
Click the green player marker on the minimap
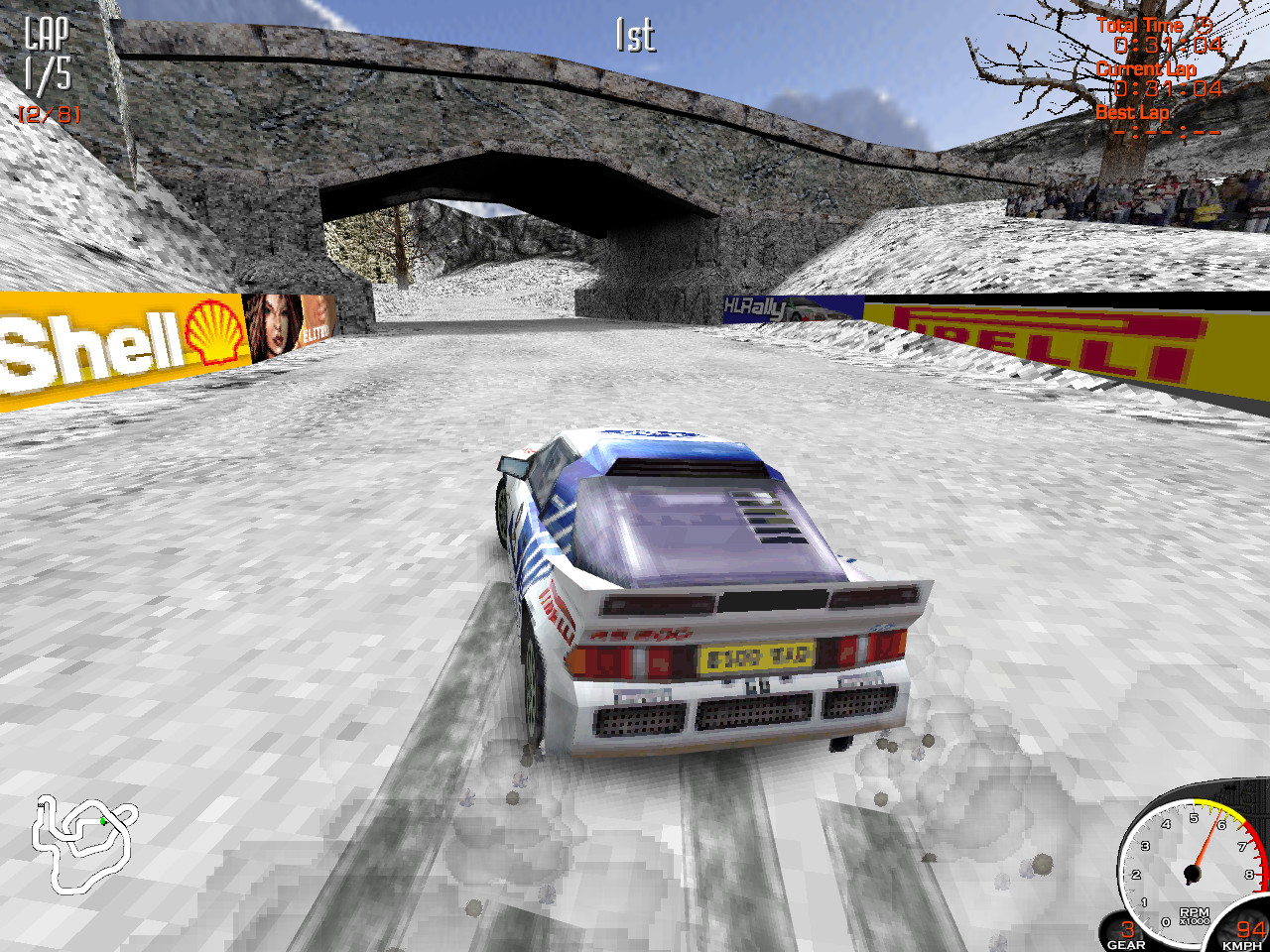(102, 821)
